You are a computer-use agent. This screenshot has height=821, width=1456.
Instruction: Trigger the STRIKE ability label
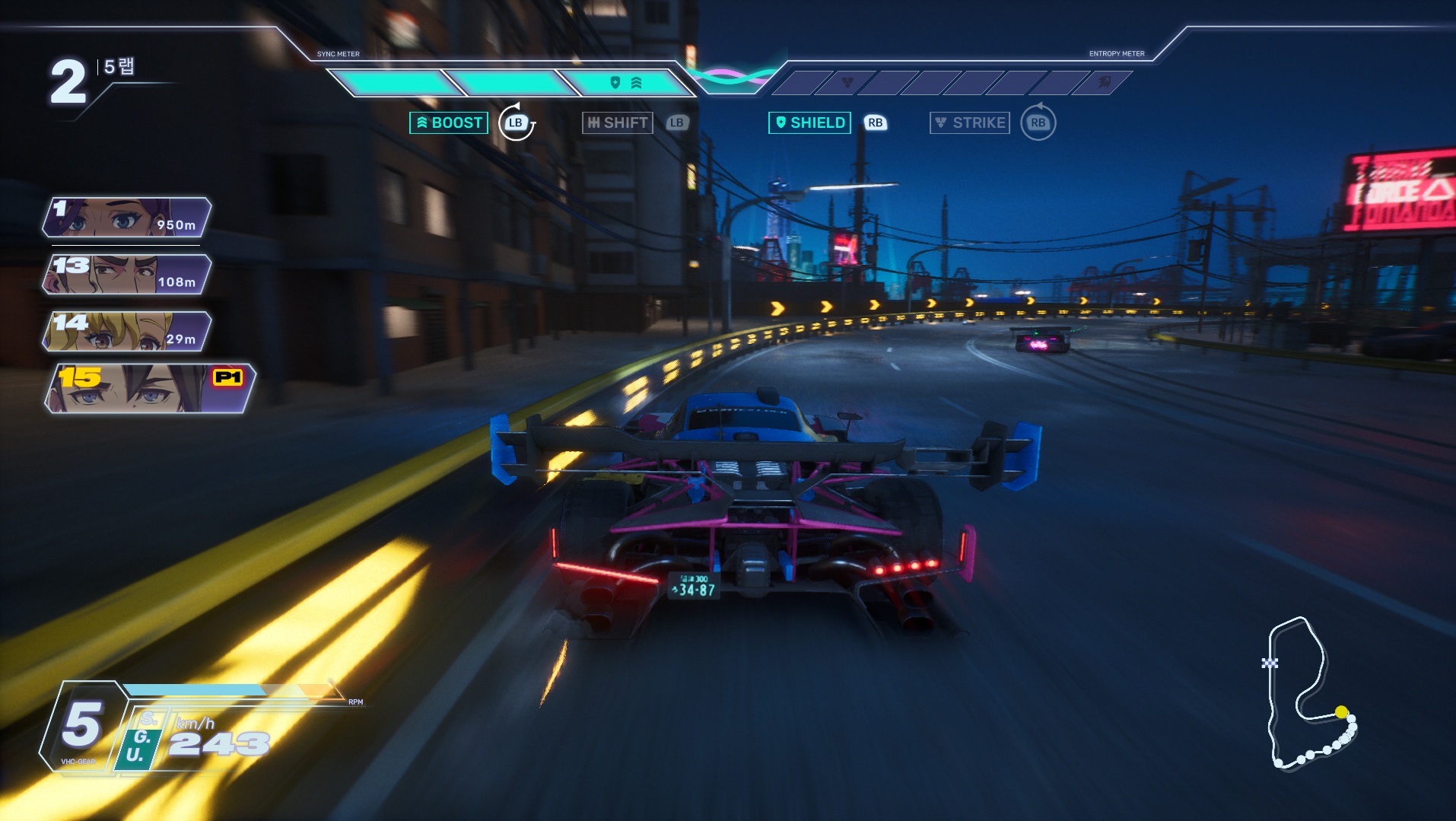(x=970, y=123)
